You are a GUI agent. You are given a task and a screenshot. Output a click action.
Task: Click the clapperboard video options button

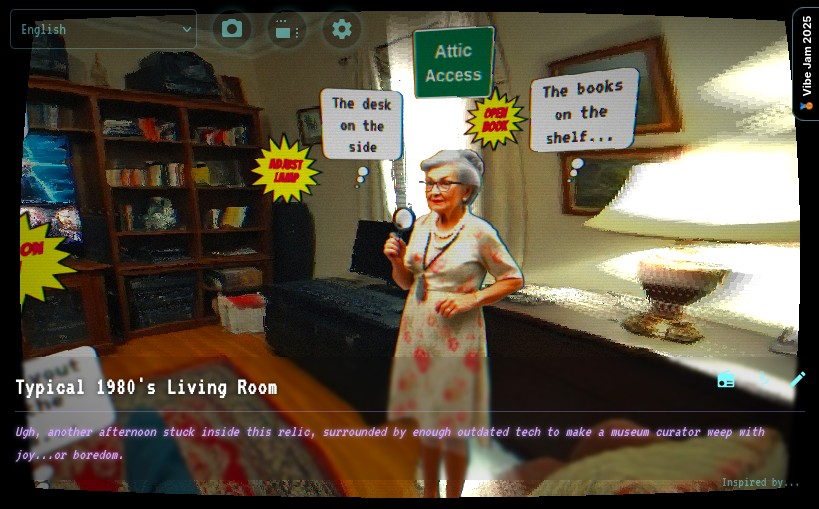287,30
